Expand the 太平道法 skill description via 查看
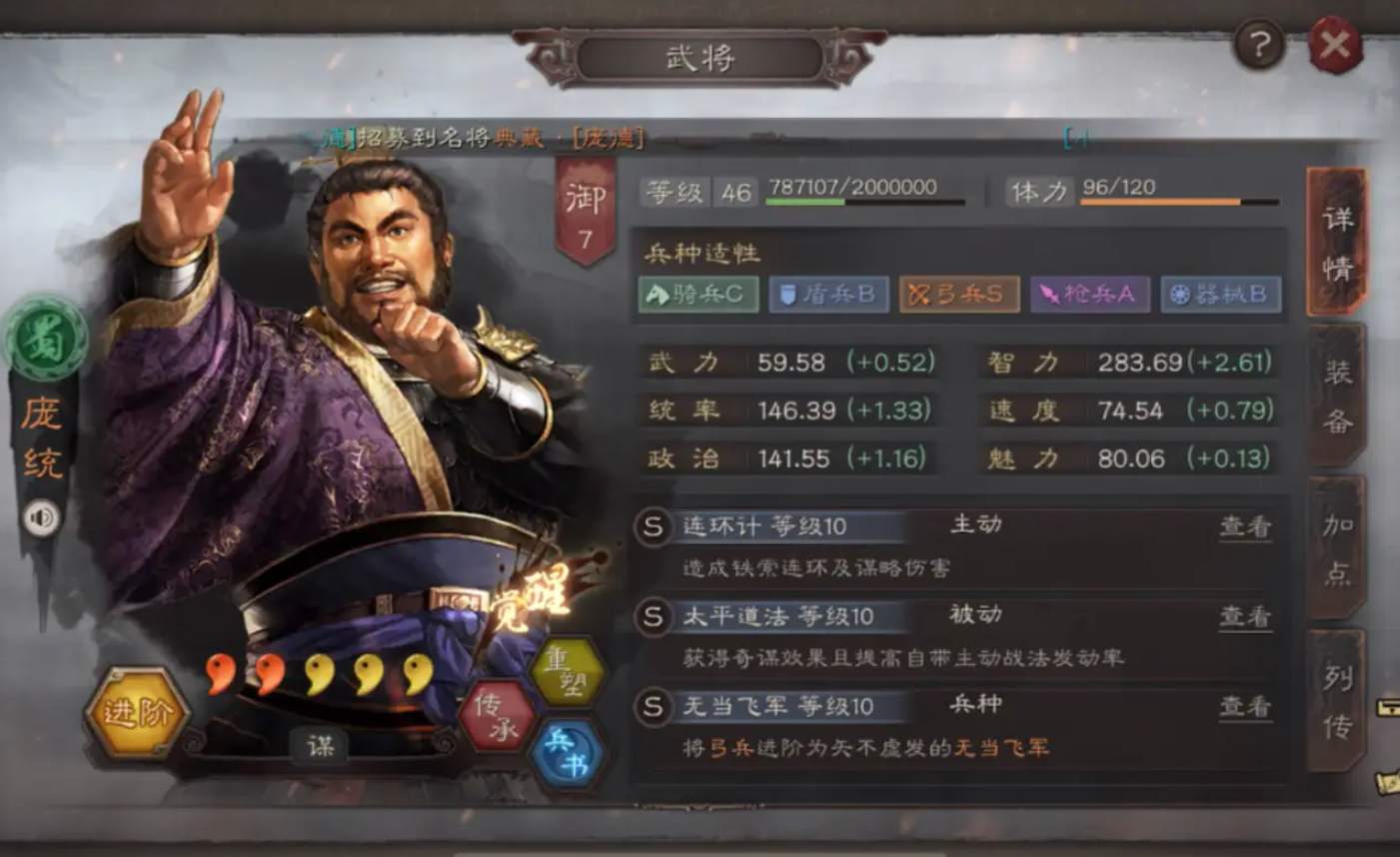This screenshot has height=857, width=1400. click(x=1243, y=616)
